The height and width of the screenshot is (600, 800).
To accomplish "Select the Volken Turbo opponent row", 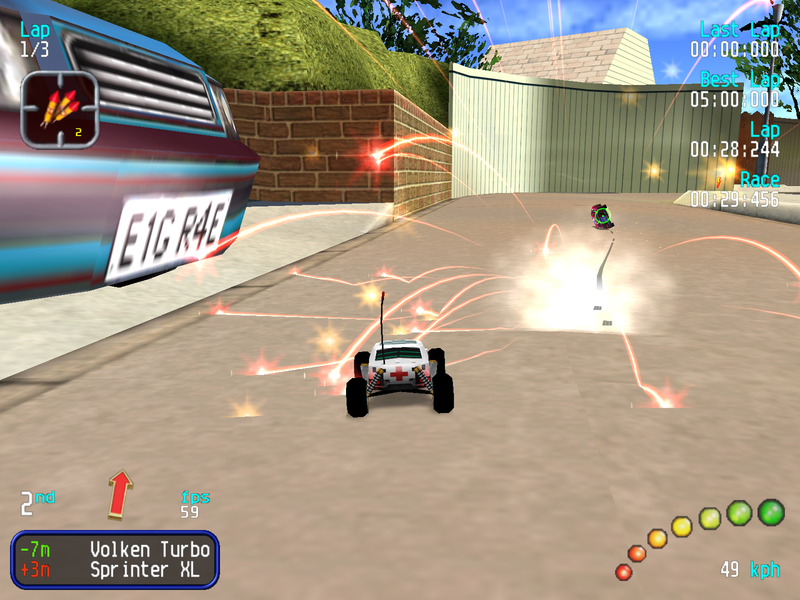I will pos(115,549).
